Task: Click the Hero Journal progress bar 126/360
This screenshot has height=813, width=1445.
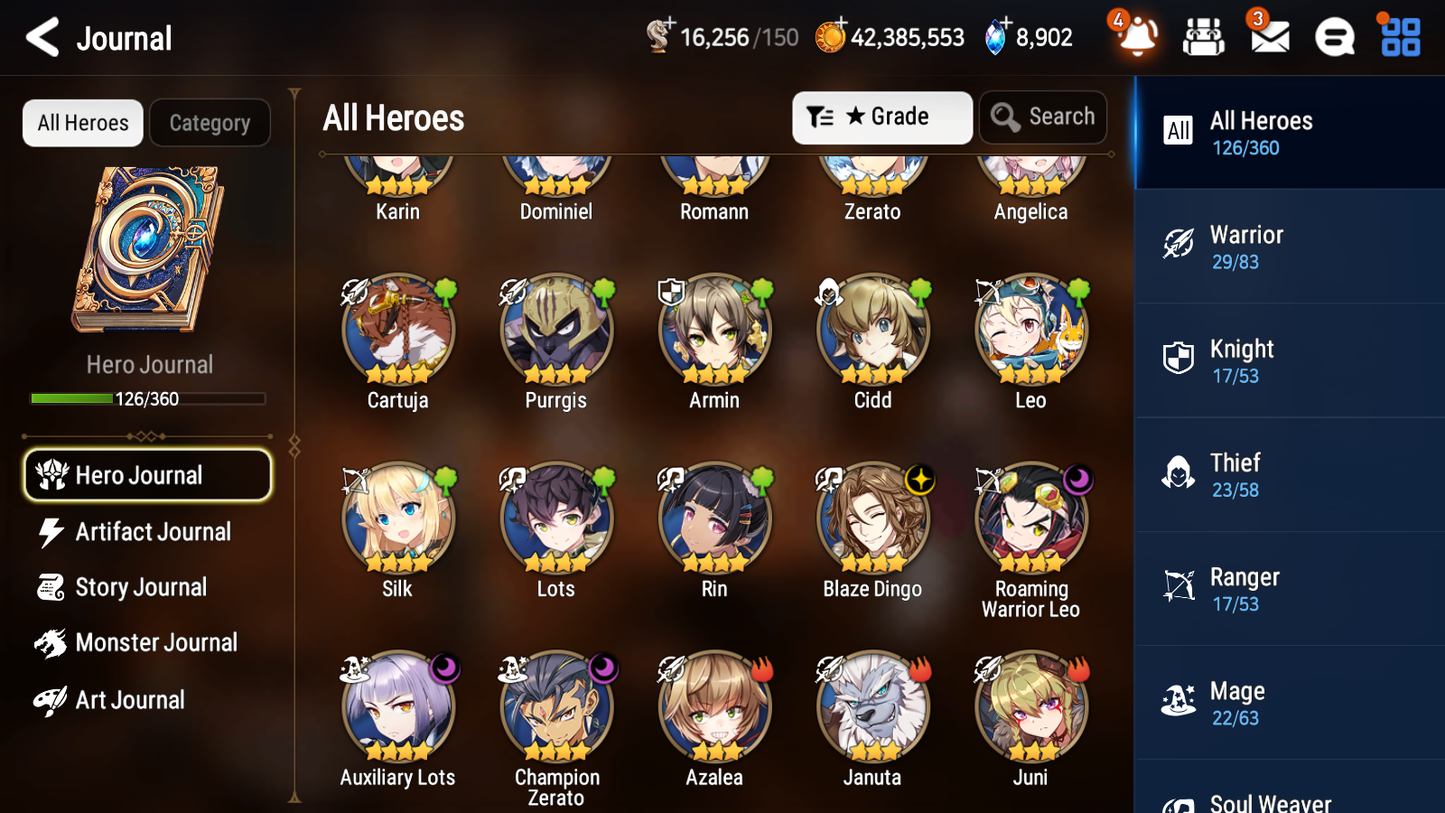Action: [x=148, y=398]
